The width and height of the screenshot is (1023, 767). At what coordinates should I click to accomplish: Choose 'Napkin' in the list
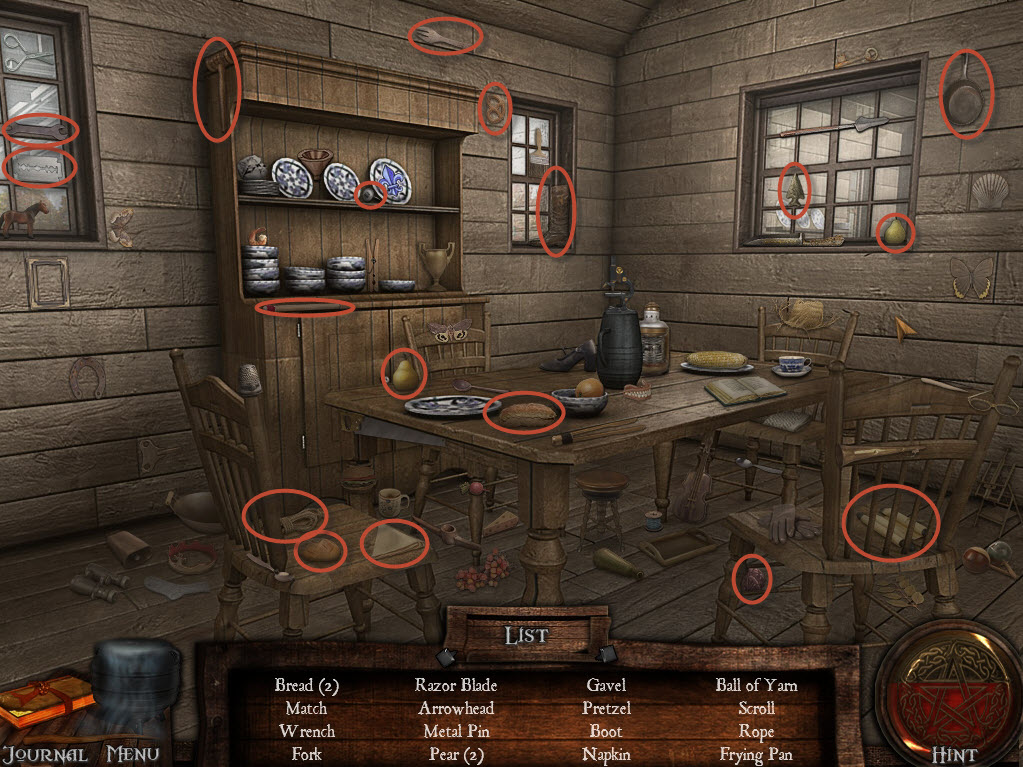[x=606, y=755]
